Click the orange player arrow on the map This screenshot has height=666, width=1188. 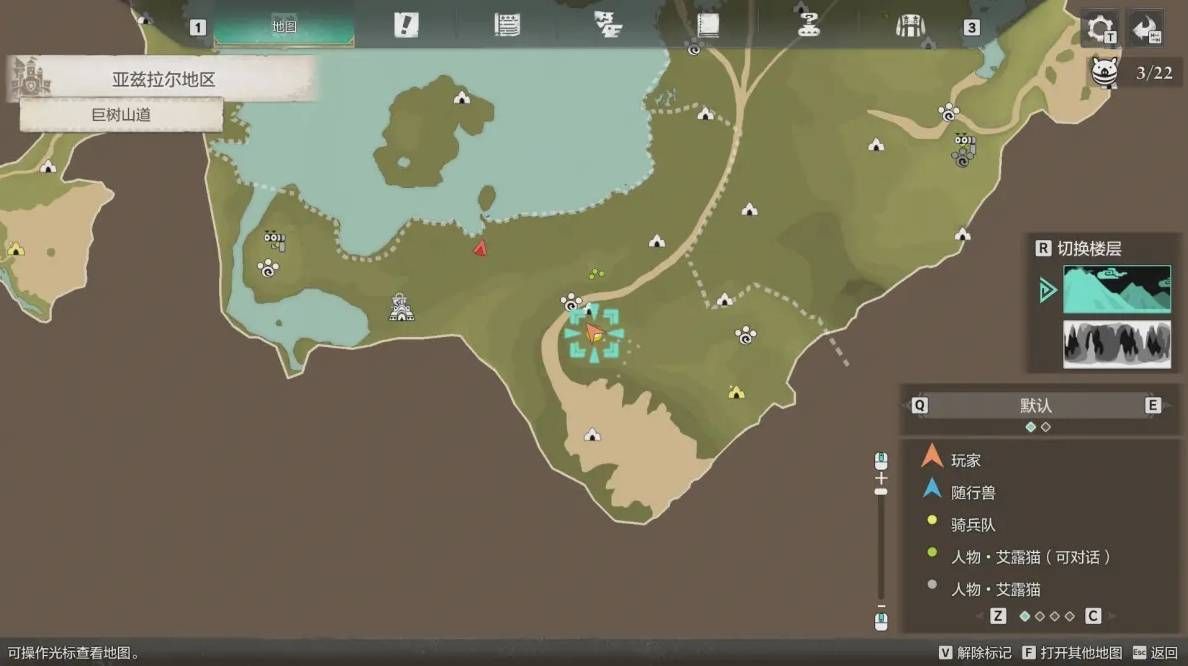[594, 333]
